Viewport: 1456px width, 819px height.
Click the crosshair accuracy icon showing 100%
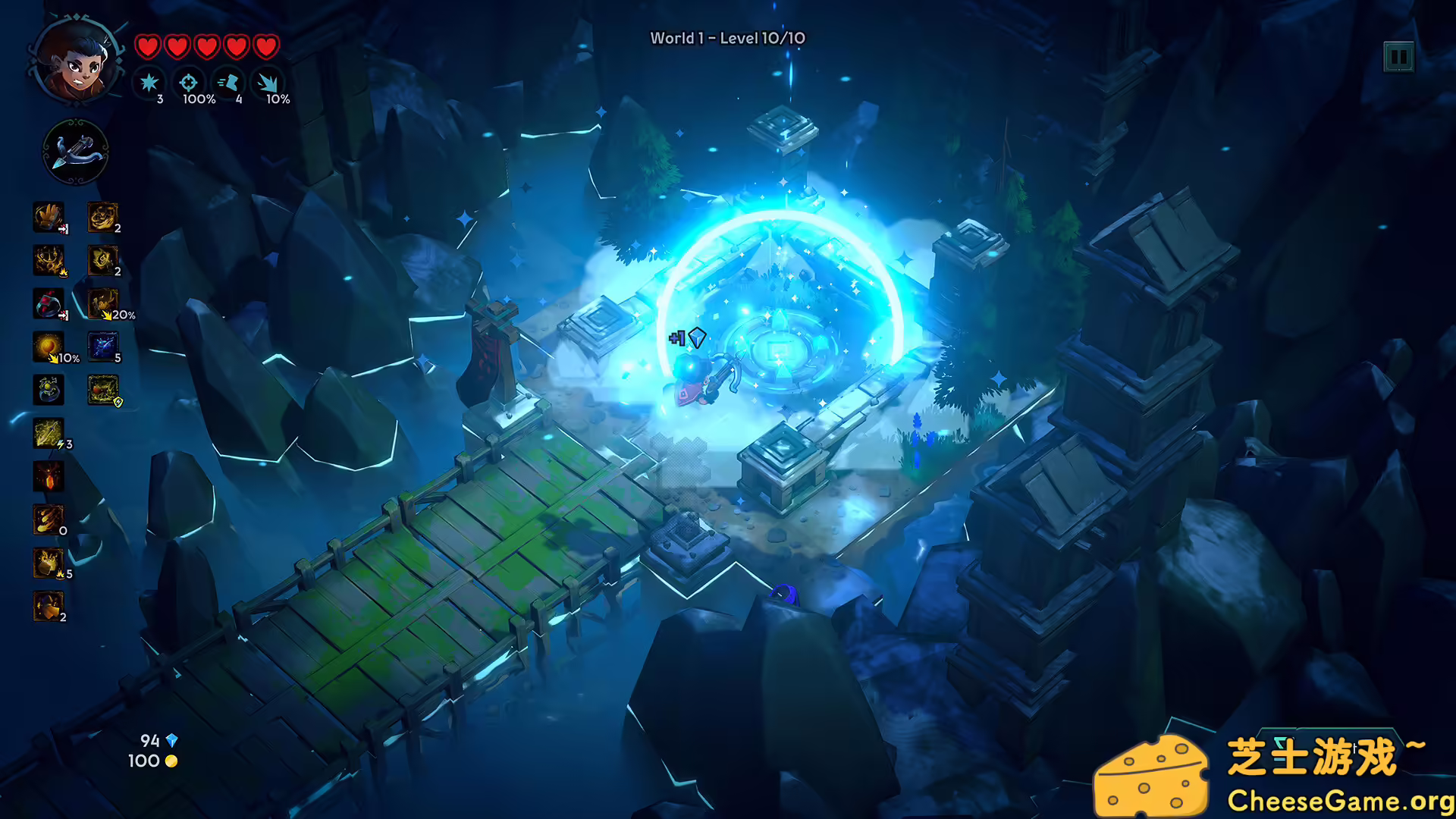click(188, 85)
